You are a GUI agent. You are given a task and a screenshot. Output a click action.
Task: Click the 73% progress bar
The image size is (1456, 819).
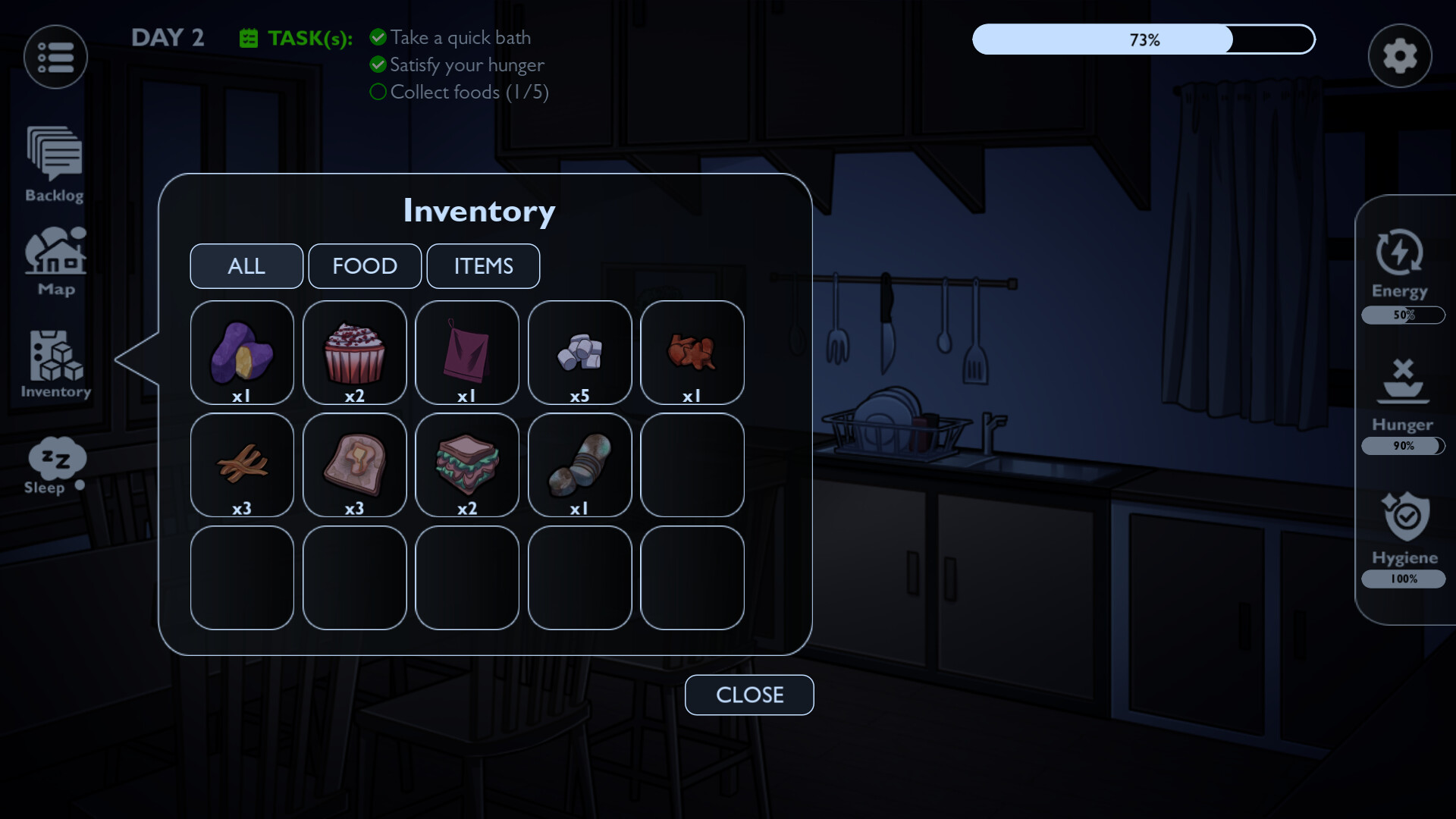[1143, 39]
